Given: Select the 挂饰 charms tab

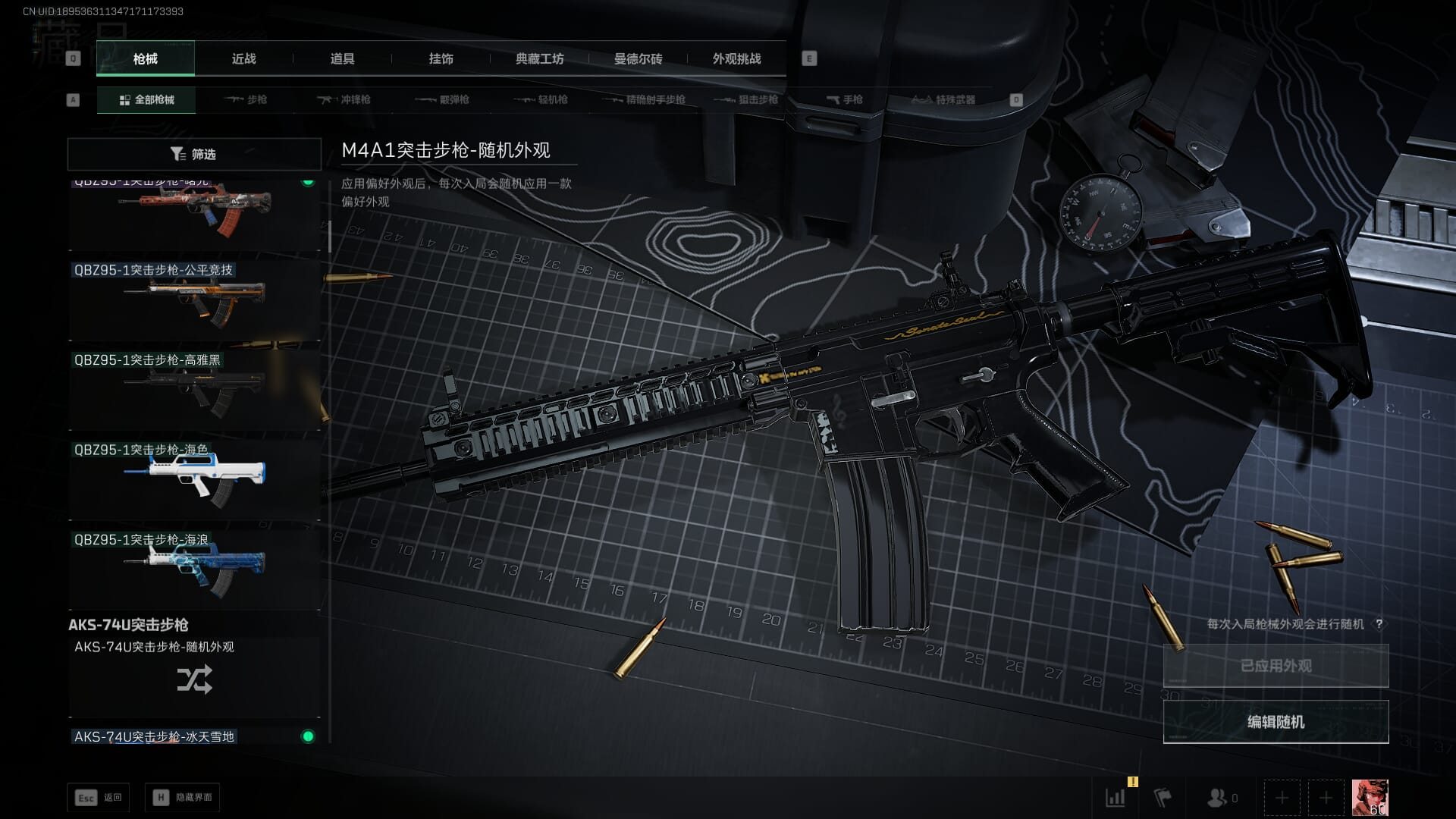Looking at the screenshot, I should [441, 58].
